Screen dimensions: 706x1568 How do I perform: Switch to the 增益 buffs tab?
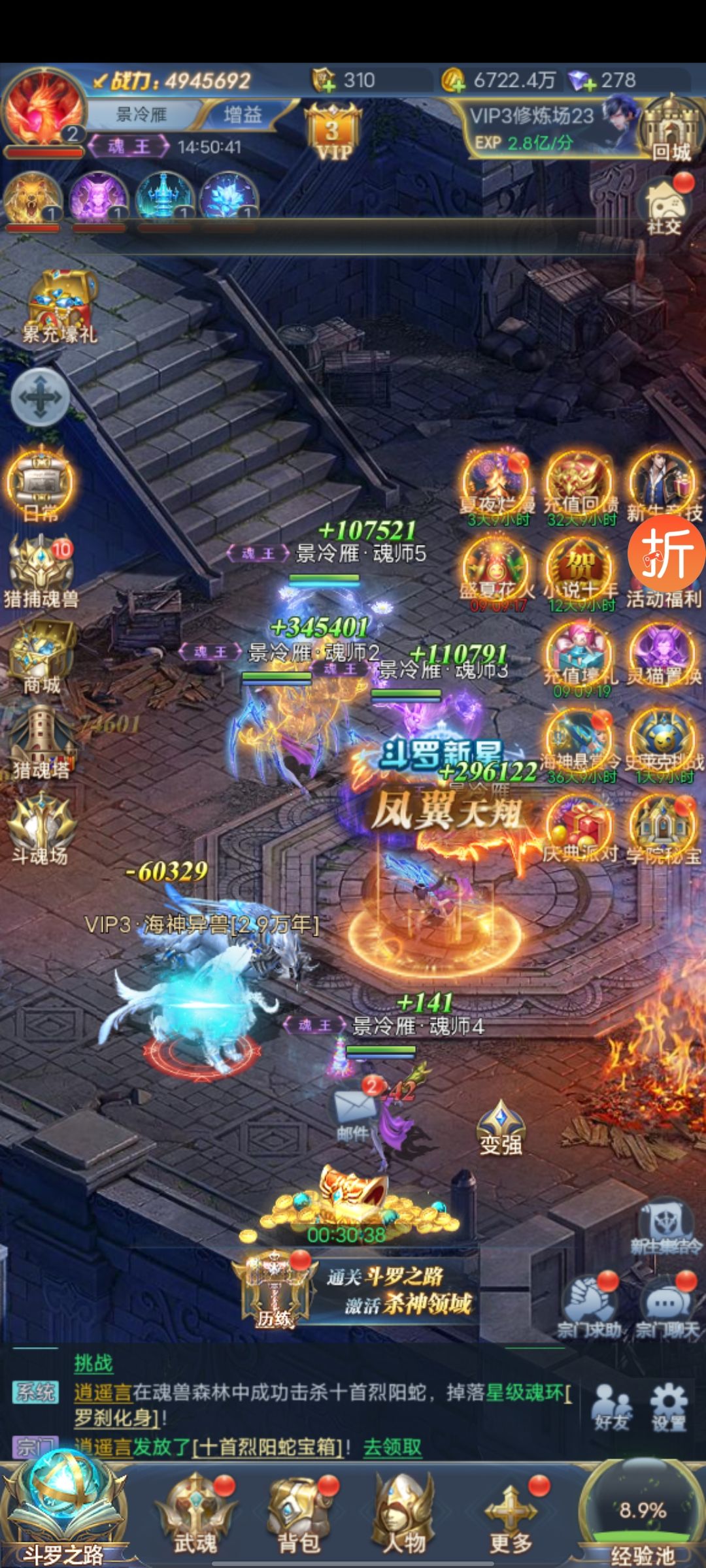pos(243,115)
